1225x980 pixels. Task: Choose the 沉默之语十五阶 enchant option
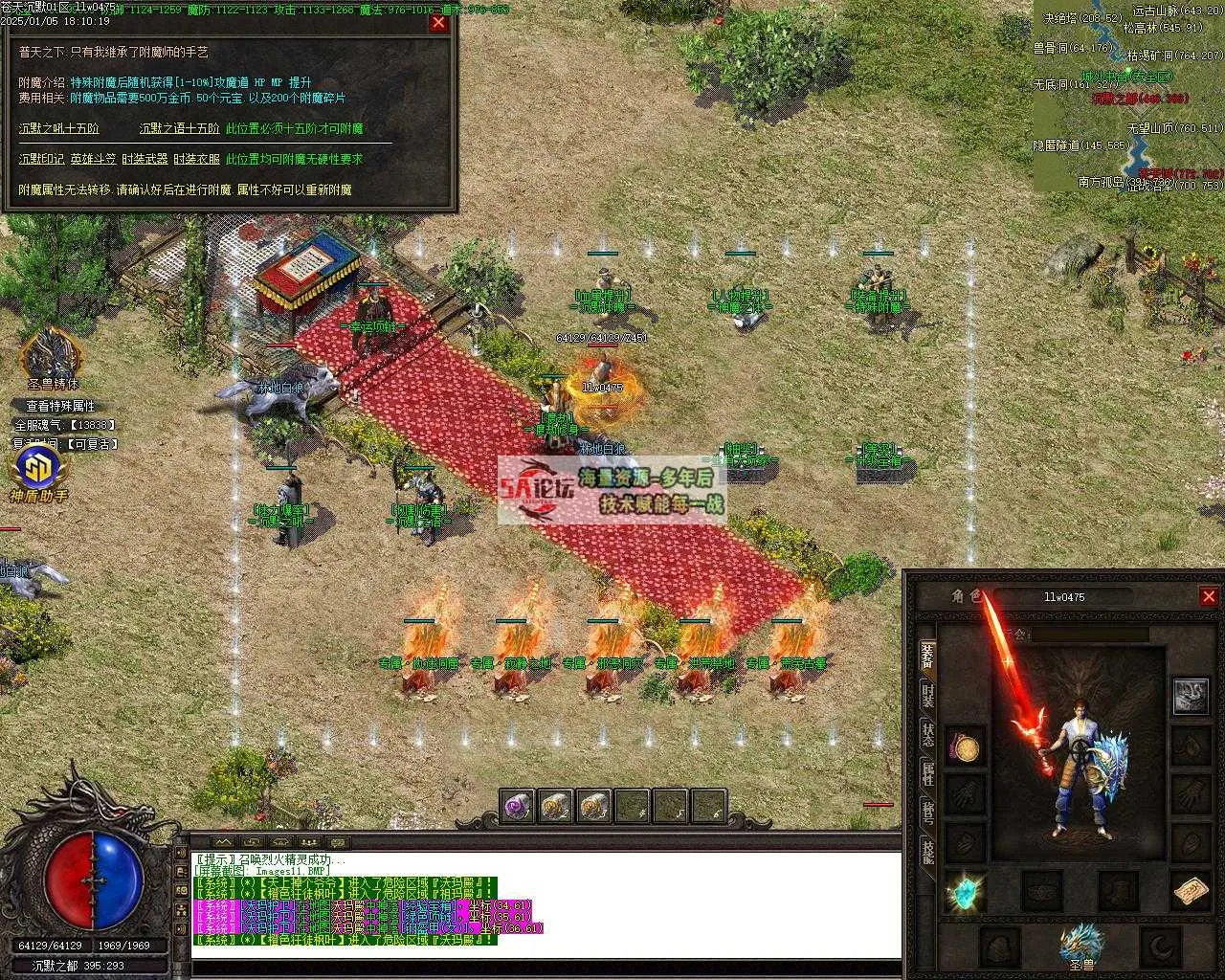179,128
